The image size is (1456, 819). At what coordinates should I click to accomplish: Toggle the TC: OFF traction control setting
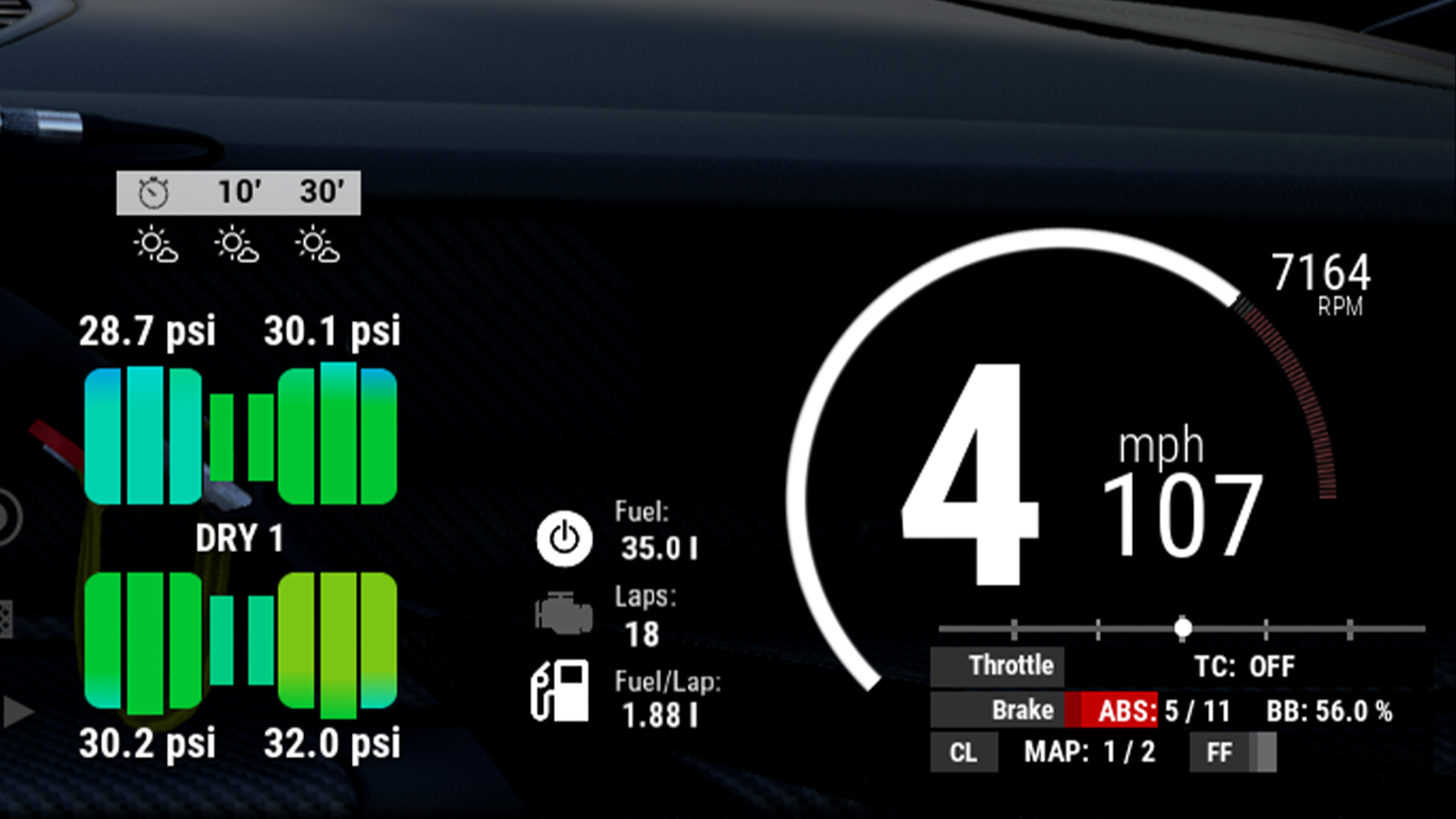(1246, 667)
